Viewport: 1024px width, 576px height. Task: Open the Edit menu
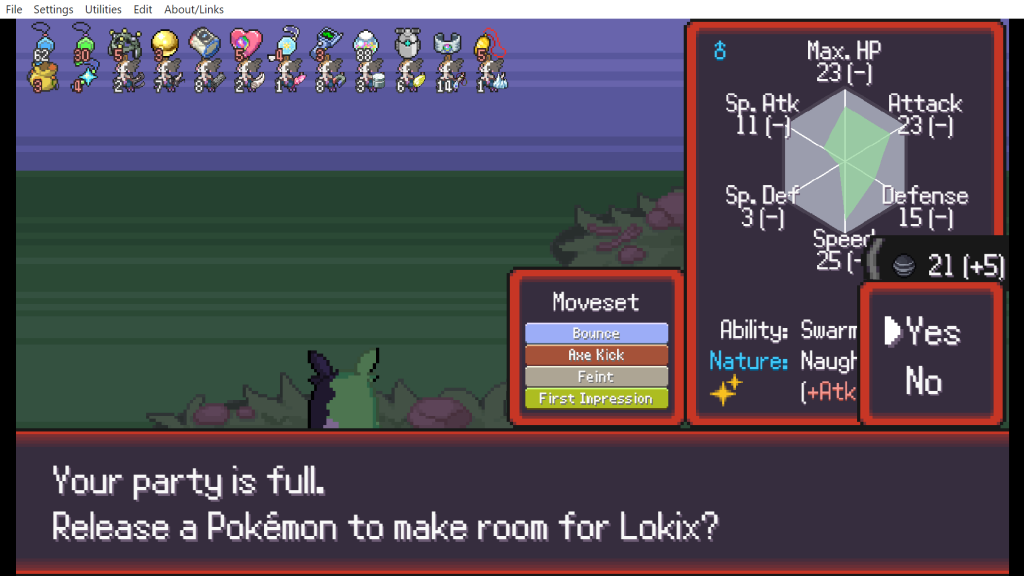[x=143, y=9]
